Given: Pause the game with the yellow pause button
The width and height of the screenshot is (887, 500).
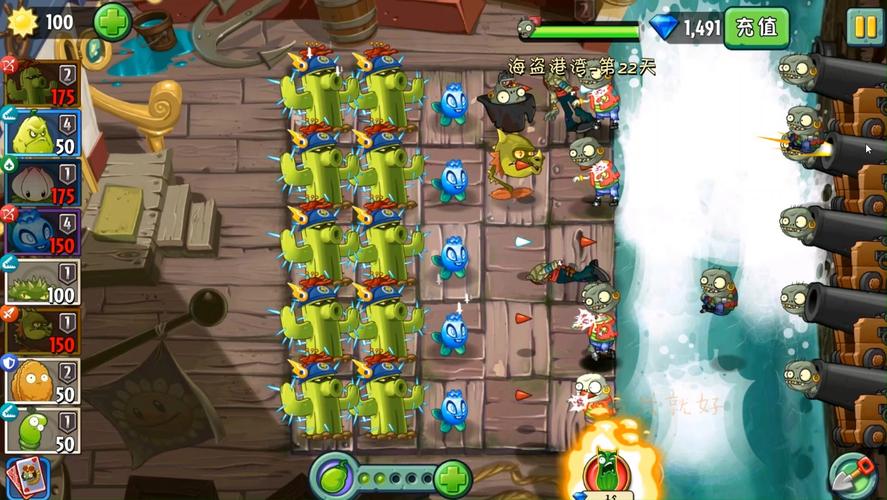Looking at the screenshot, I should [864, 25].
